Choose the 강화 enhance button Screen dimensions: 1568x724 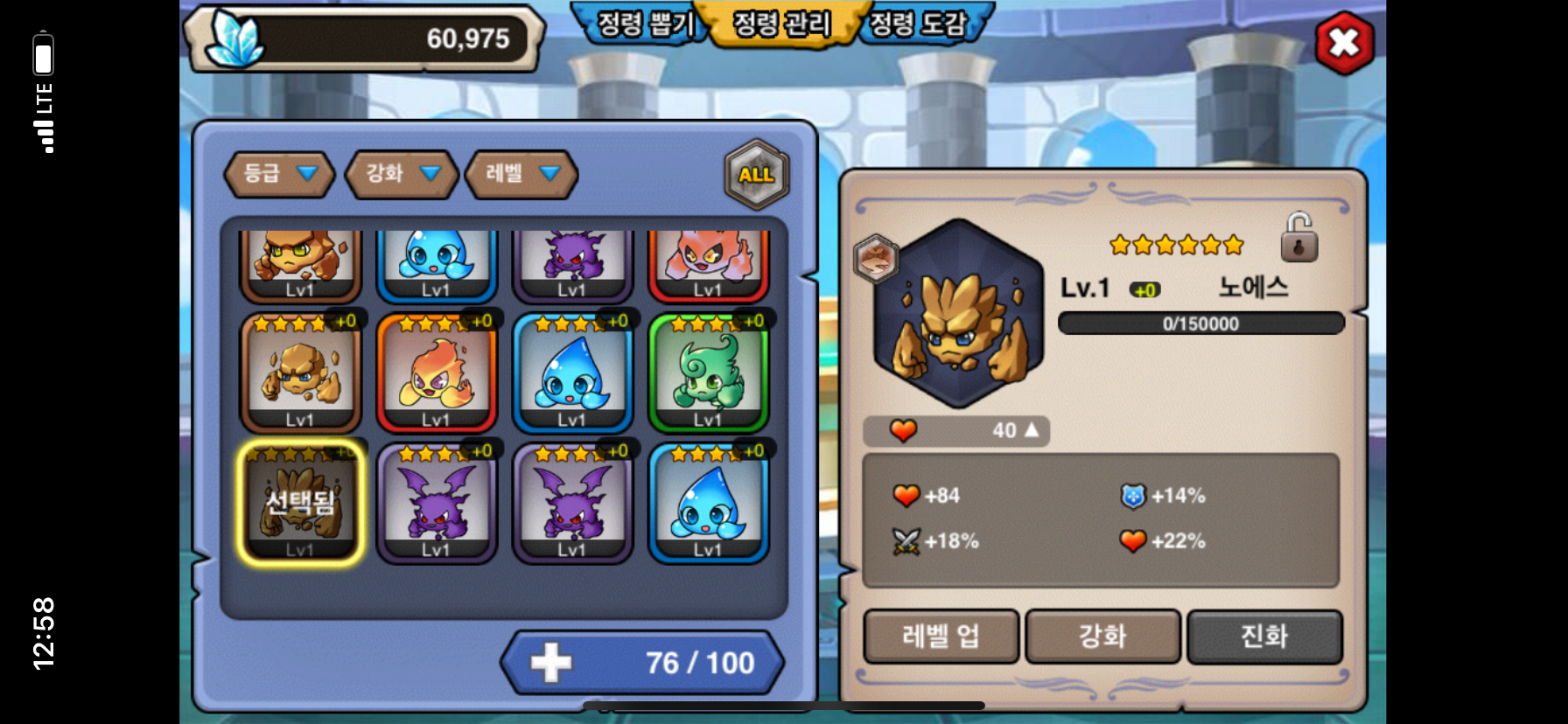(1102, 636)
